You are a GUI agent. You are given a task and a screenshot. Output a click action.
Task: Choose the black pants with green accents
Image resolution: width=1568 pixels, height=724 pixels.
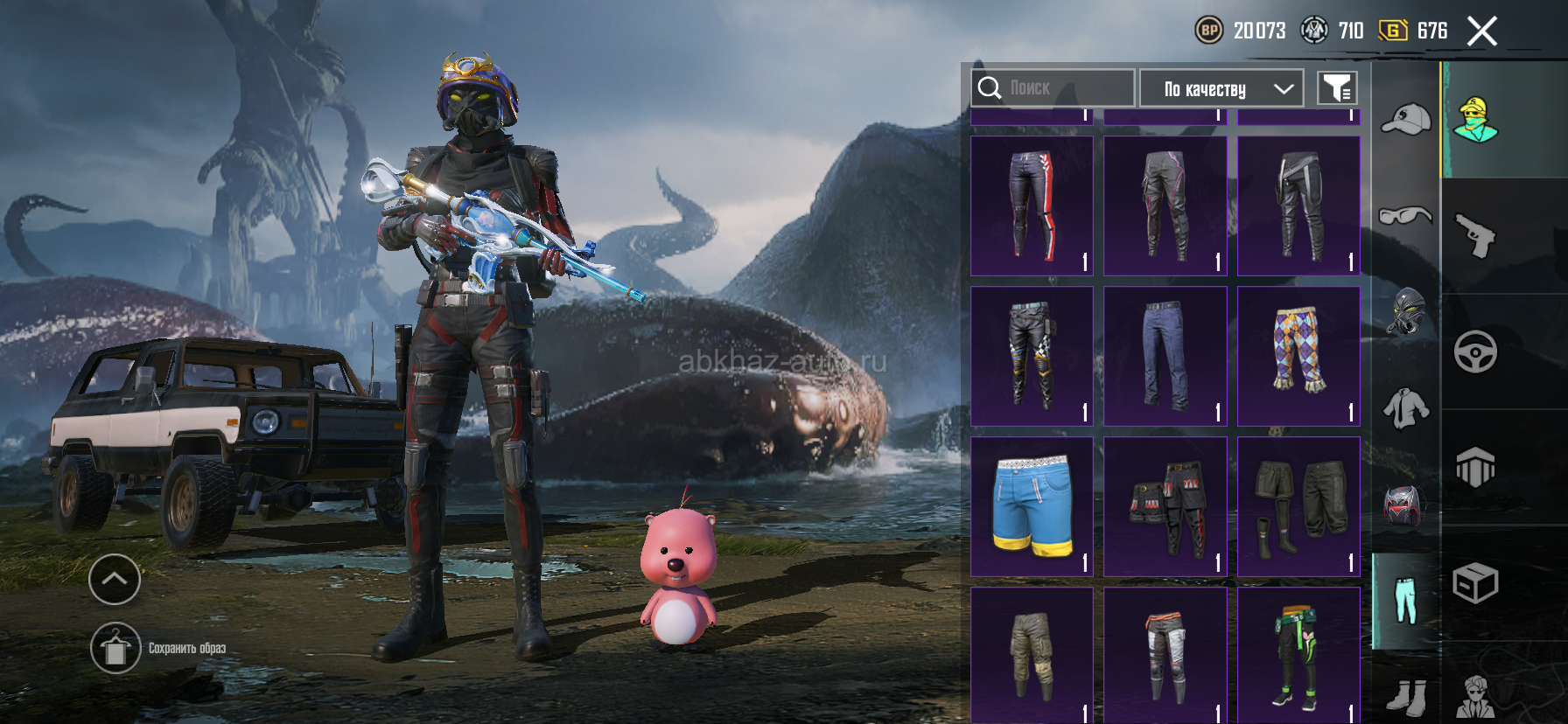click(x=1299, y=656)
